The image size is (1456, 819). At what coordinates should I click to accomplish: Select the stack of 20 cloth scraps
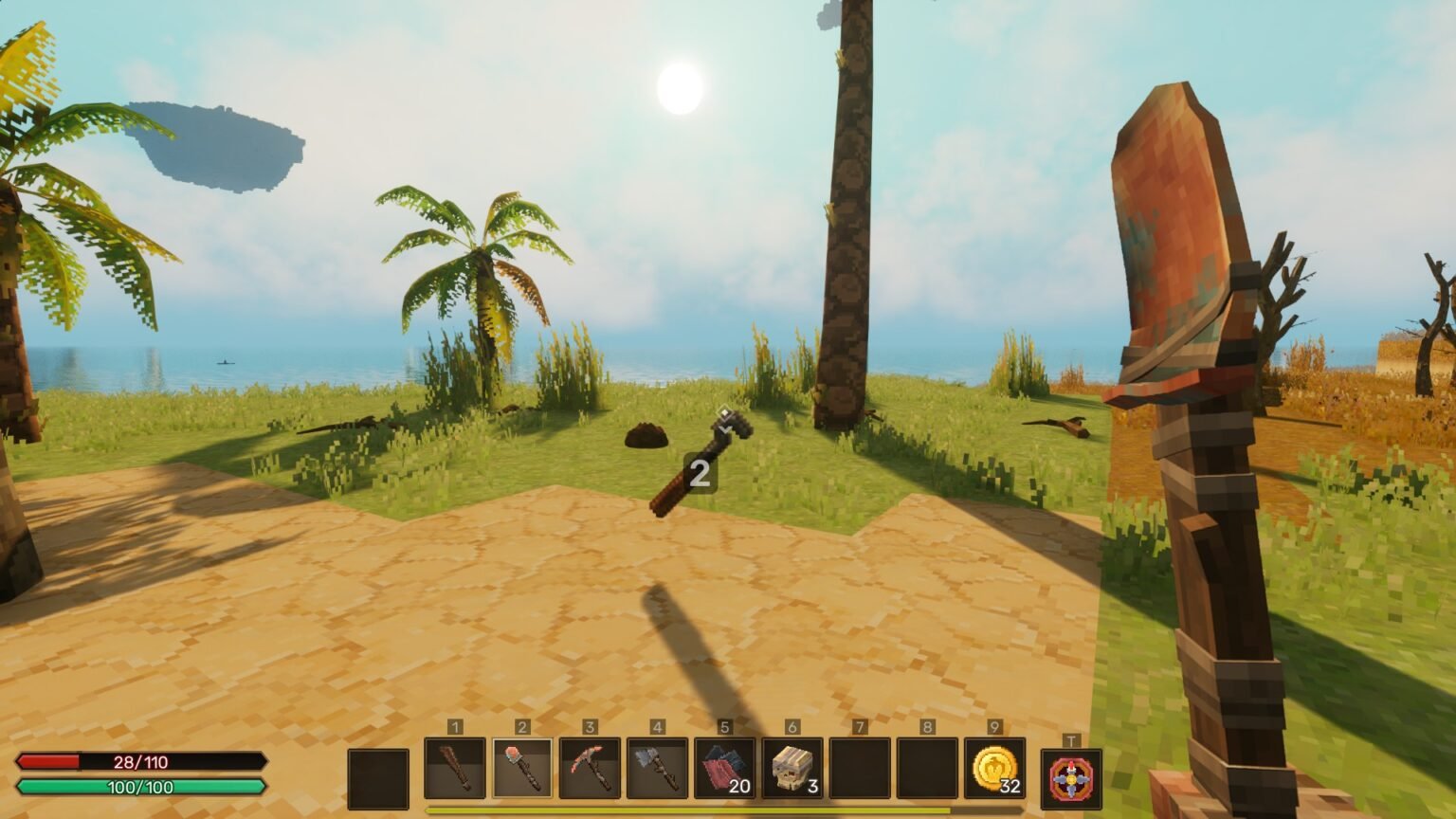pos(724,769)
